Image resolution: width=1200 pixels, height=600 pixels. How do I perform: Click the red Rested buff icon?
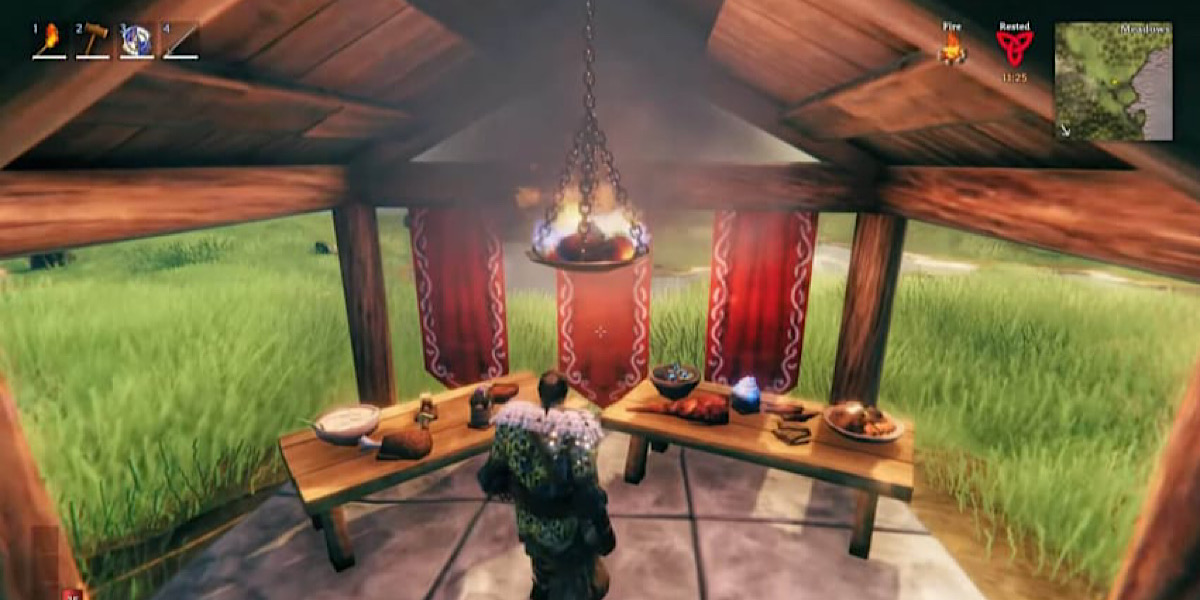(1014, 48)
